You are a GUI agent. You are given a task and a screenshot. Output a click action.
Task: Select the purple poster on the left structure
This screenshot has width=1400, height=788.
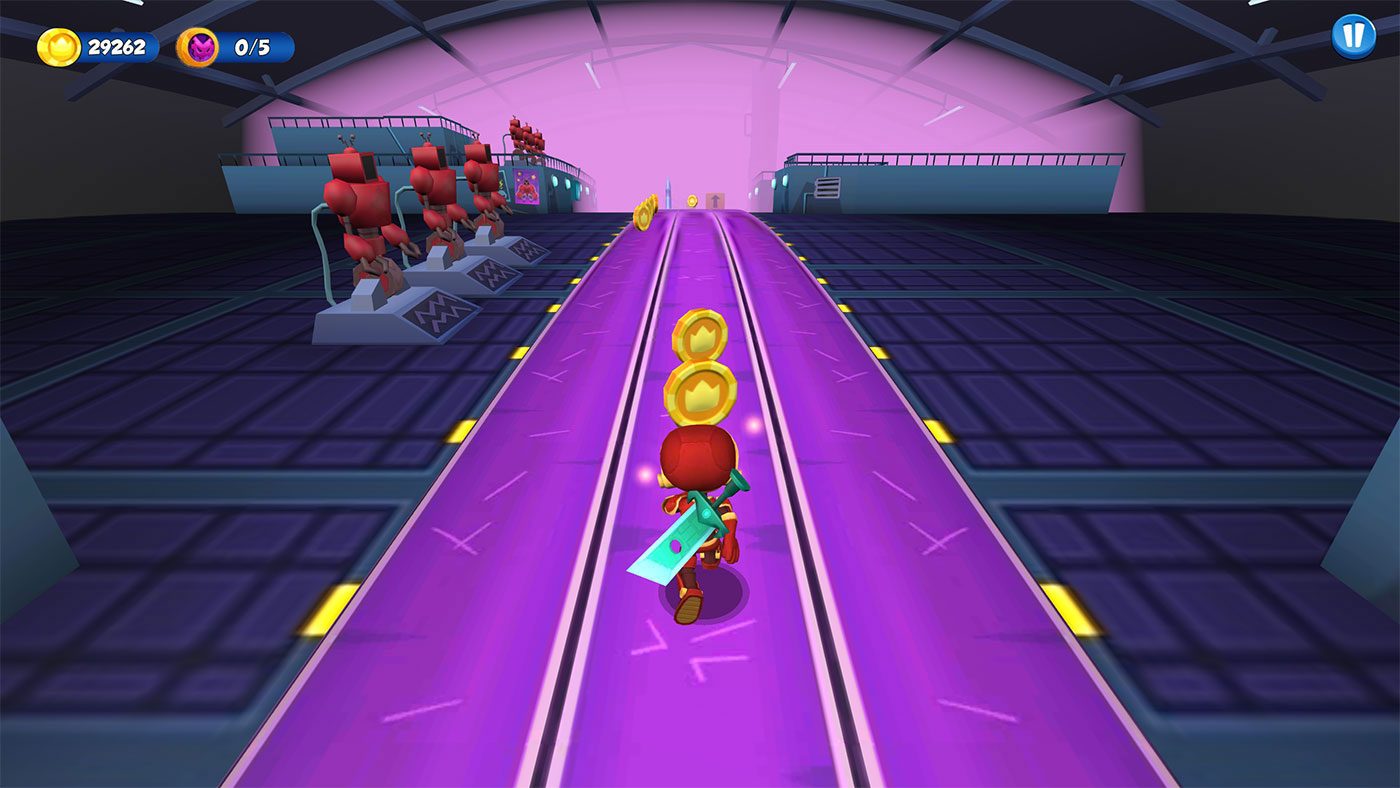click(x=528, y=184)
